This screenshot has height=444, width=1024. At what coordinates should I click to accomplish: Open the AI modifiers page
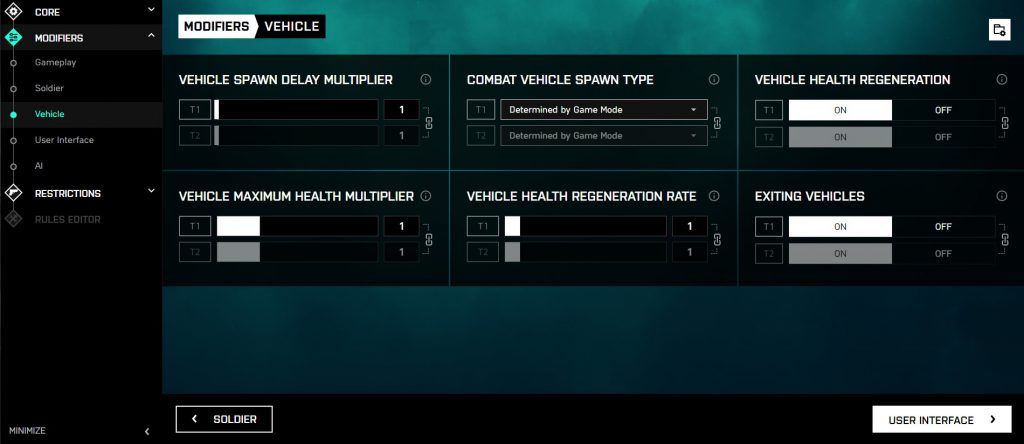(x=39, y=166)
